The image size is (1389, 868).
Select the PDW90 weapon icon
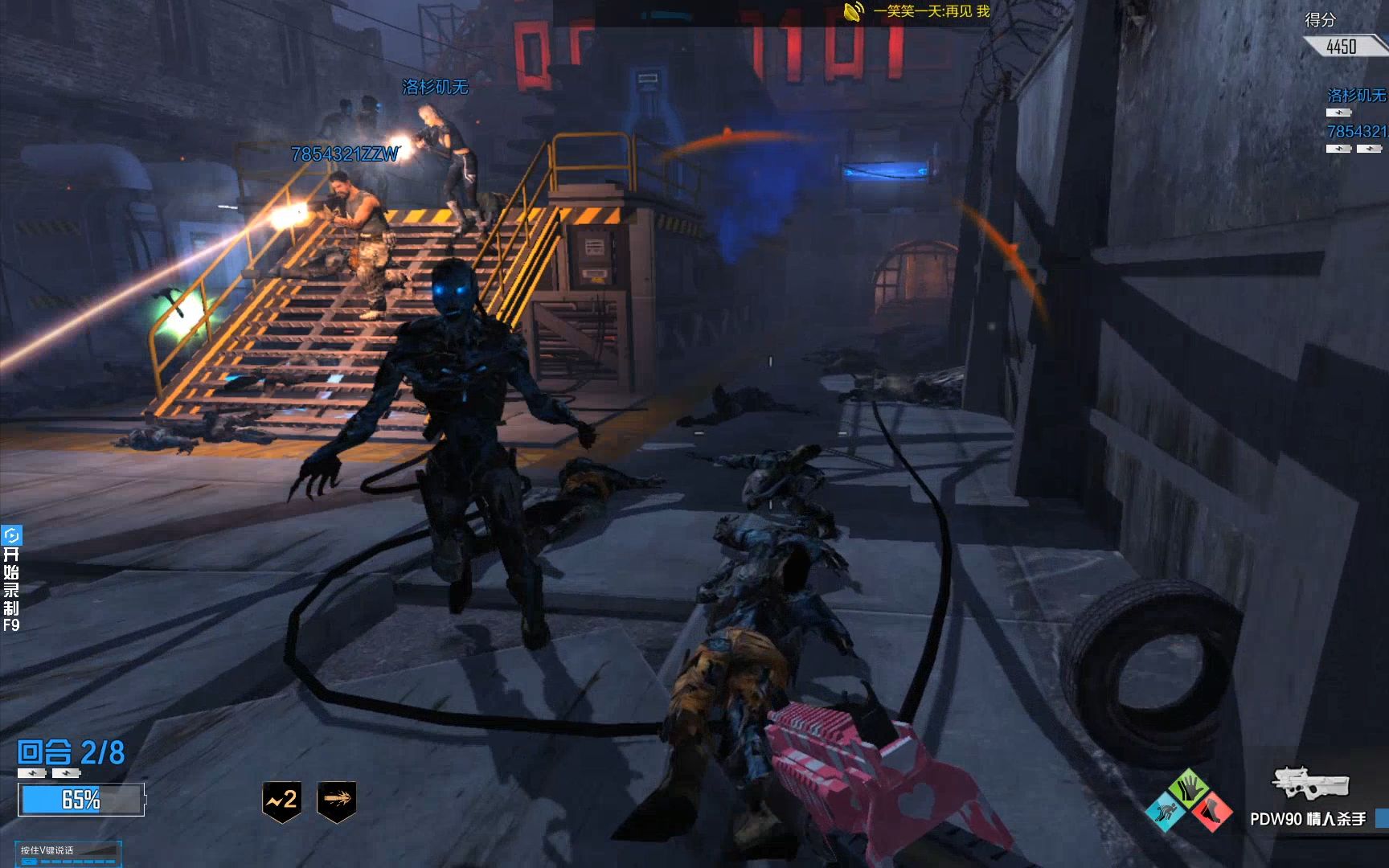(x=1309, y=782)
